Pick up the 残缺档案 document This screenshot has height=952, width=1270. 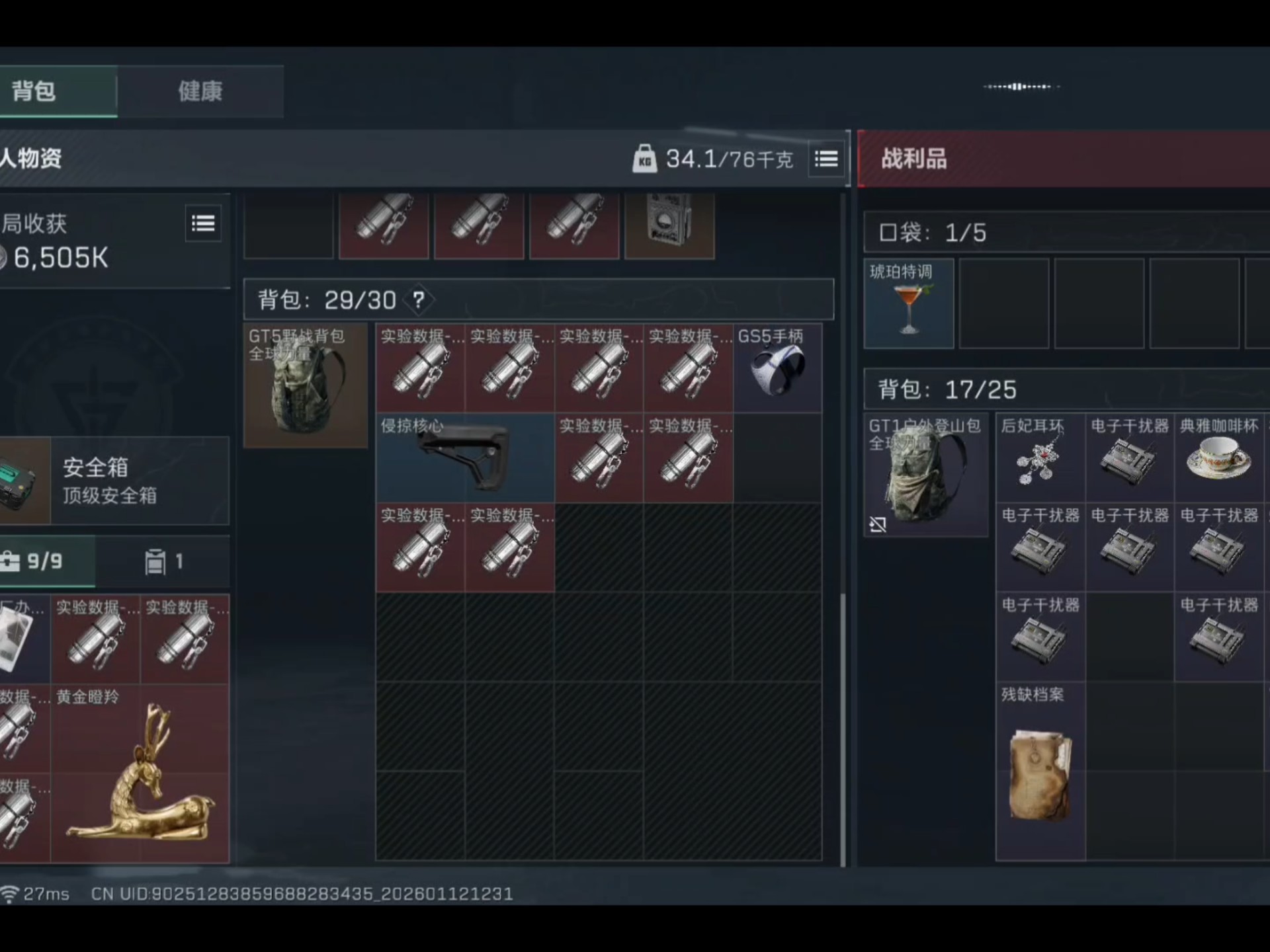point(1040,772)
